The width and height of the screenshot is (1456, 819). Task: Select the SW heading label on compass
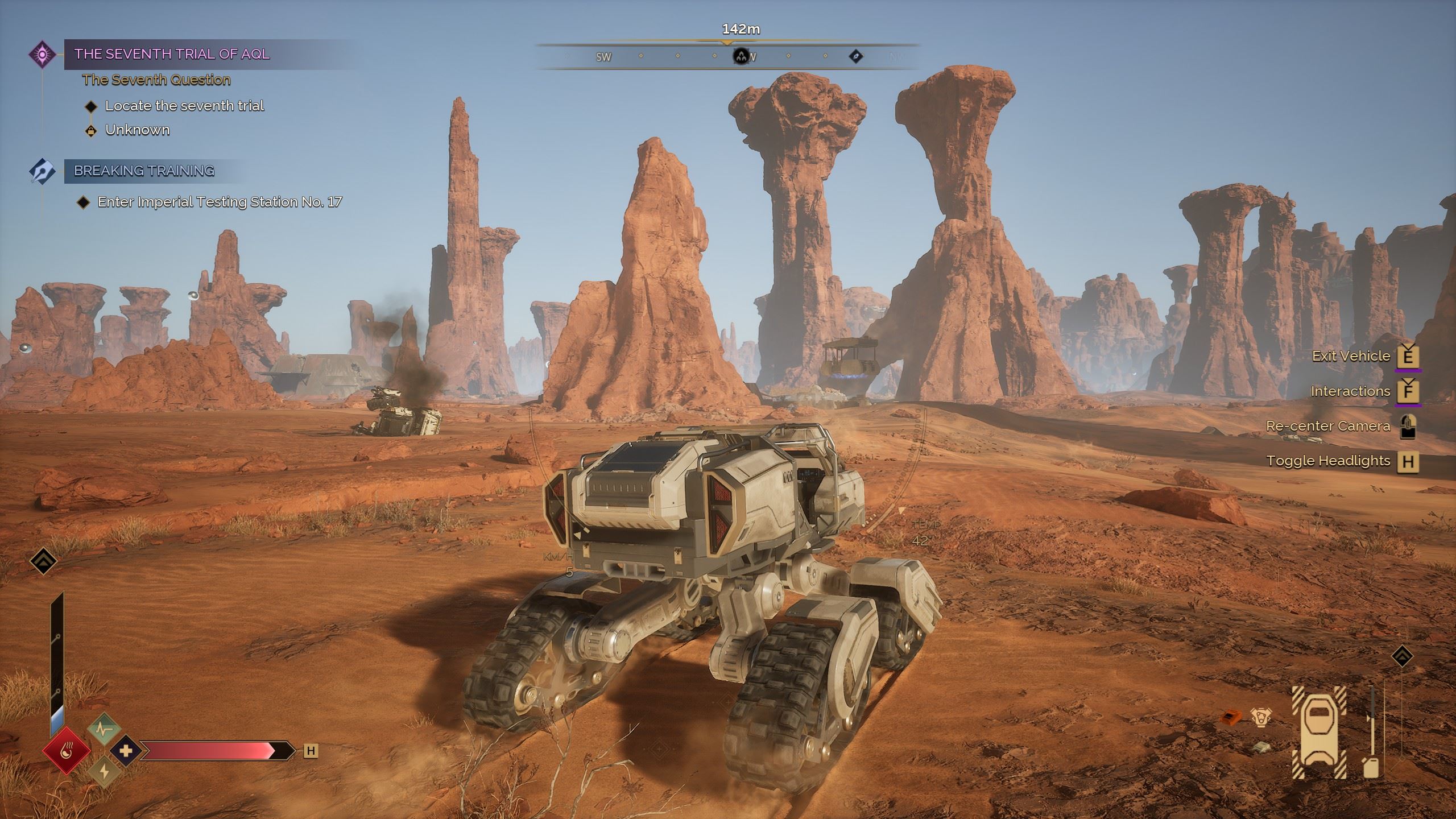[x=602, y=57]
